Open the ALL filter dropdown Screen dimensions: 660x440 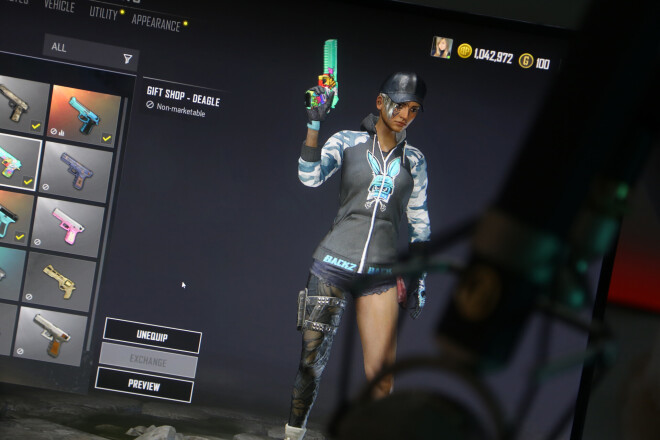pos(90,51)
